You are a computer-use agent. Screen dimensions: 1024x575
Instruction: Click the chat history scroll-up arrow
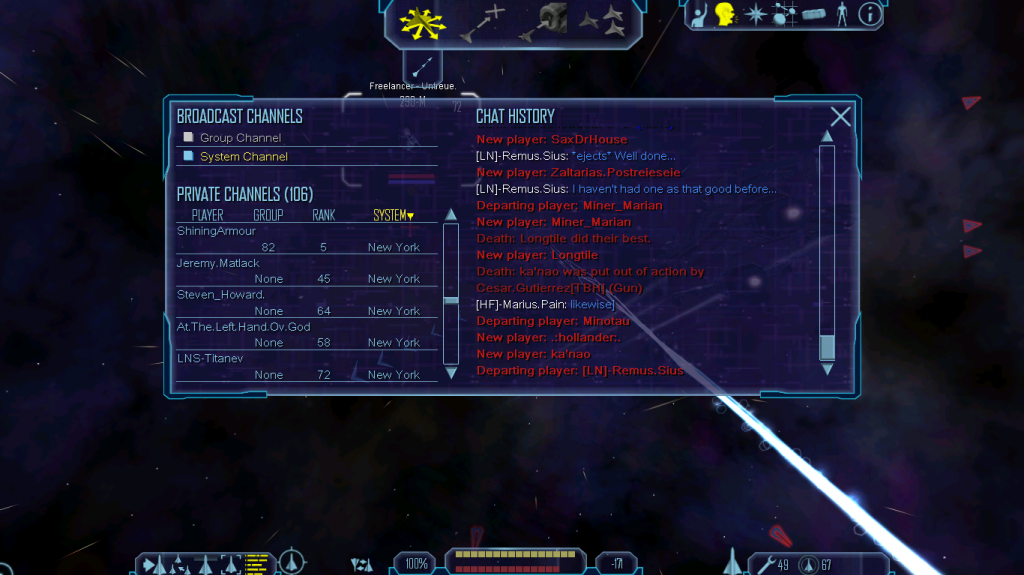pyautogui.click(x=827, y=136)
